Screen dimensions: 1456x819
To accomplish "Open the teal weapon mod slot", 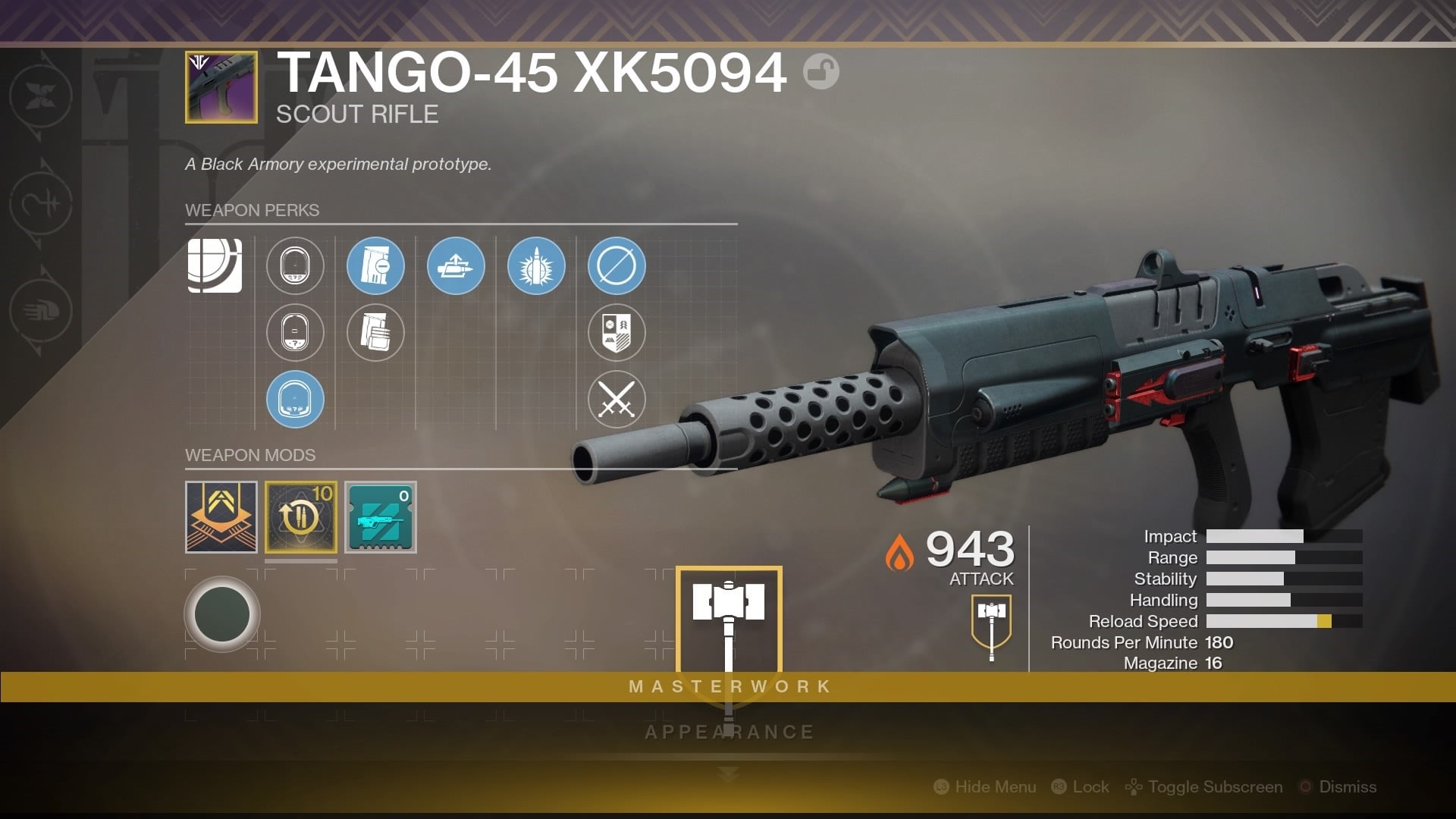I will coord(381,517).
